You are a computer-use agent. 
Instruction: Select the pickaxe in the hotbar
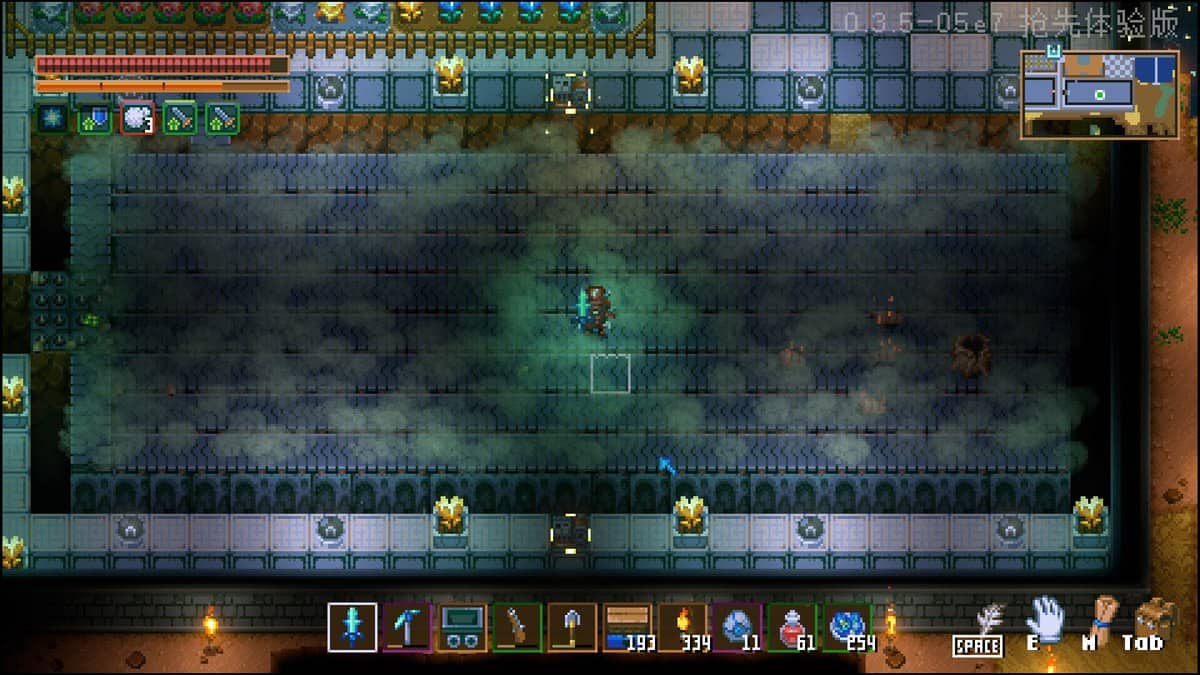point(407,627)
